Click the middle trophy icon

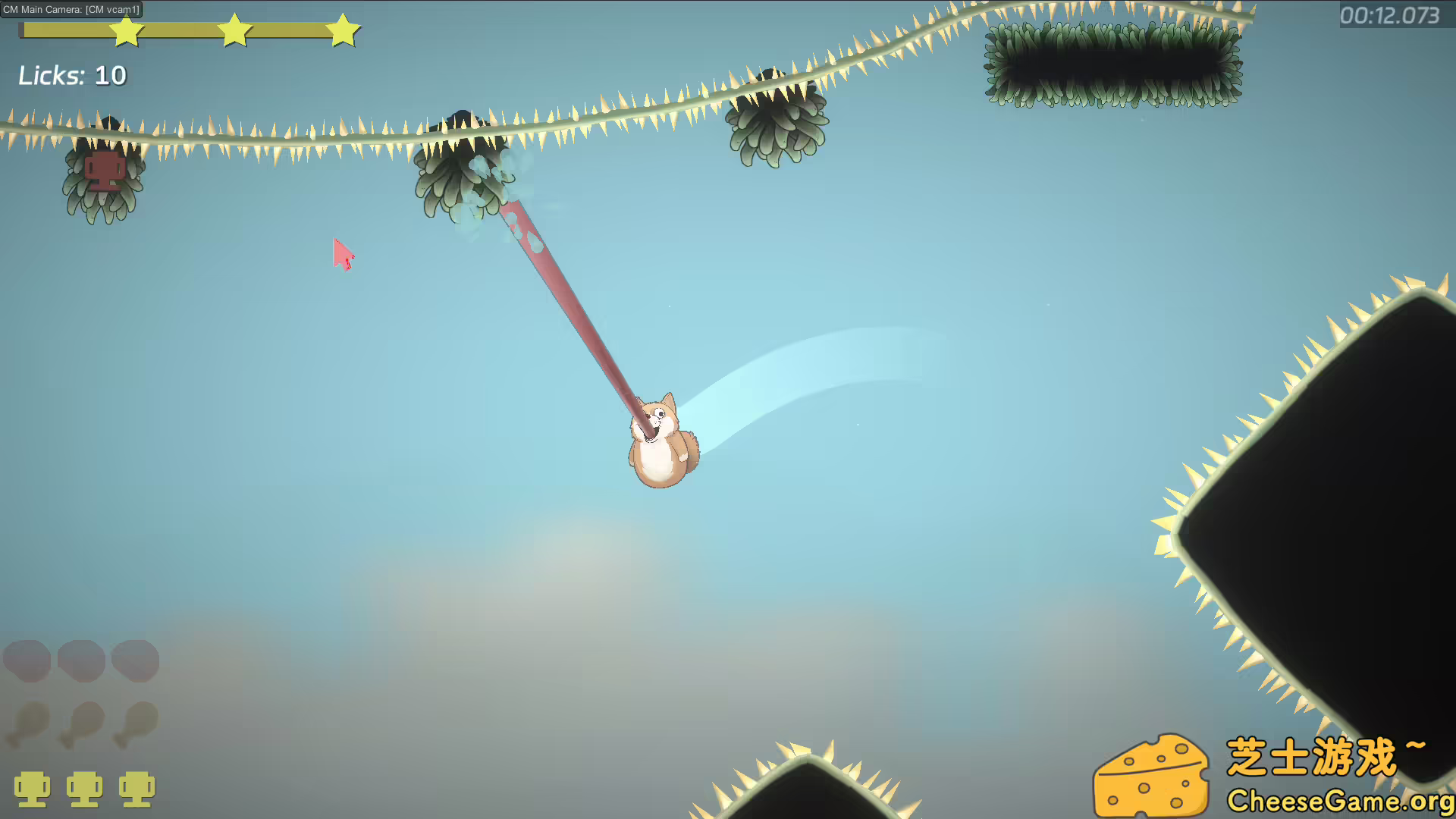86,789
